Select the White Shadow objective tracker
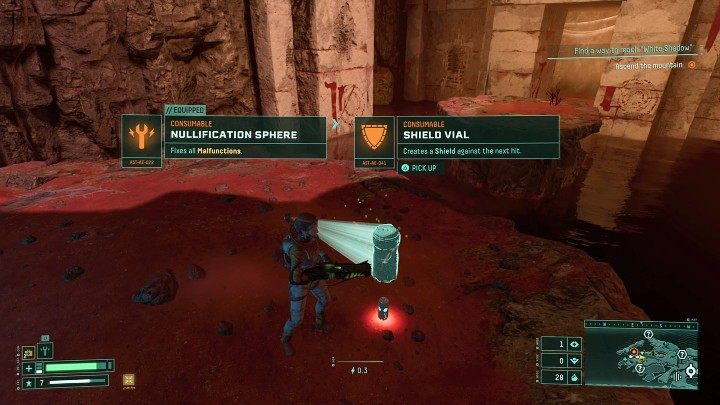 click(x=634, y=50)
